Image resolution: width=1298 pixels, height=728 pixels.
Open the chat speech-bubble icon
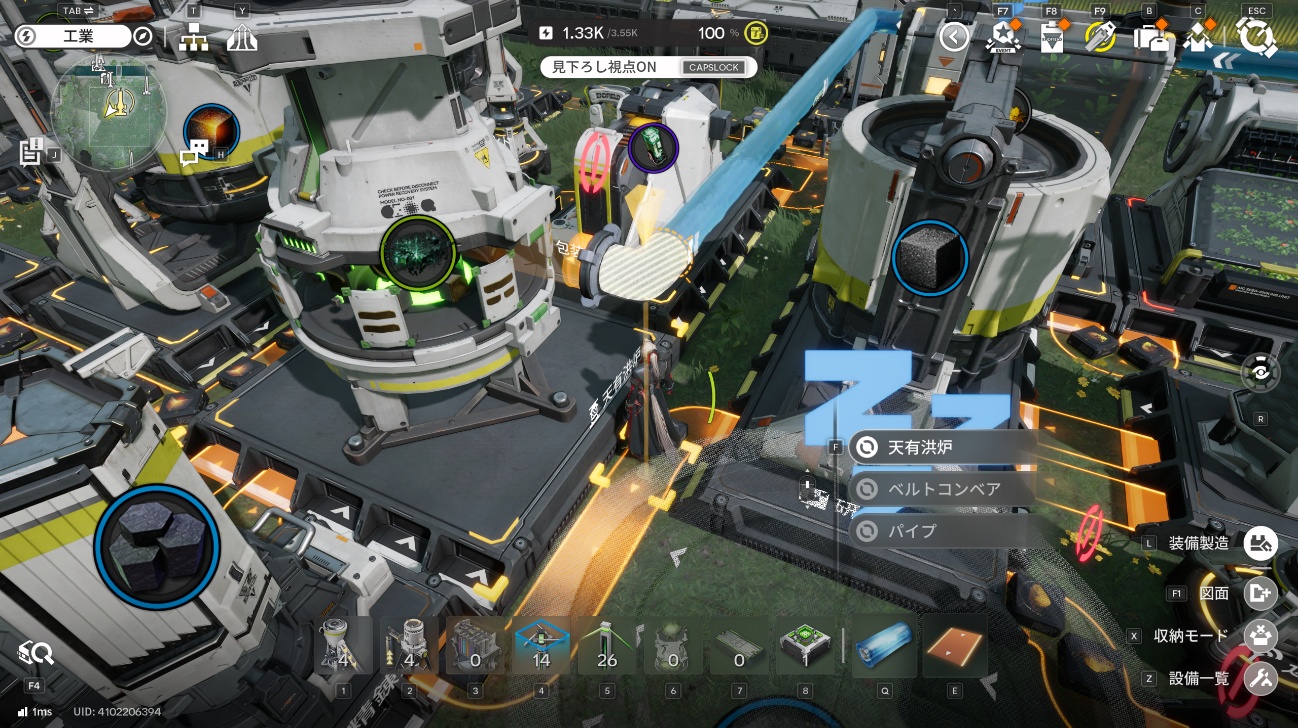[194, 151]
